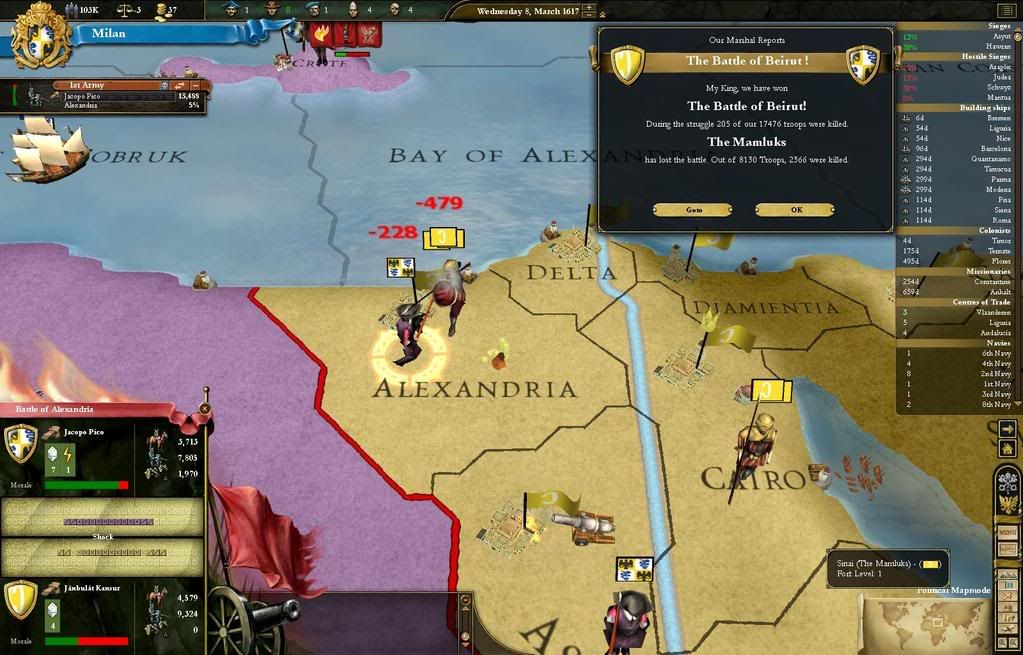Select the 6th Navy in the outliner
The image size is (1023, 655).
point(958,353)
